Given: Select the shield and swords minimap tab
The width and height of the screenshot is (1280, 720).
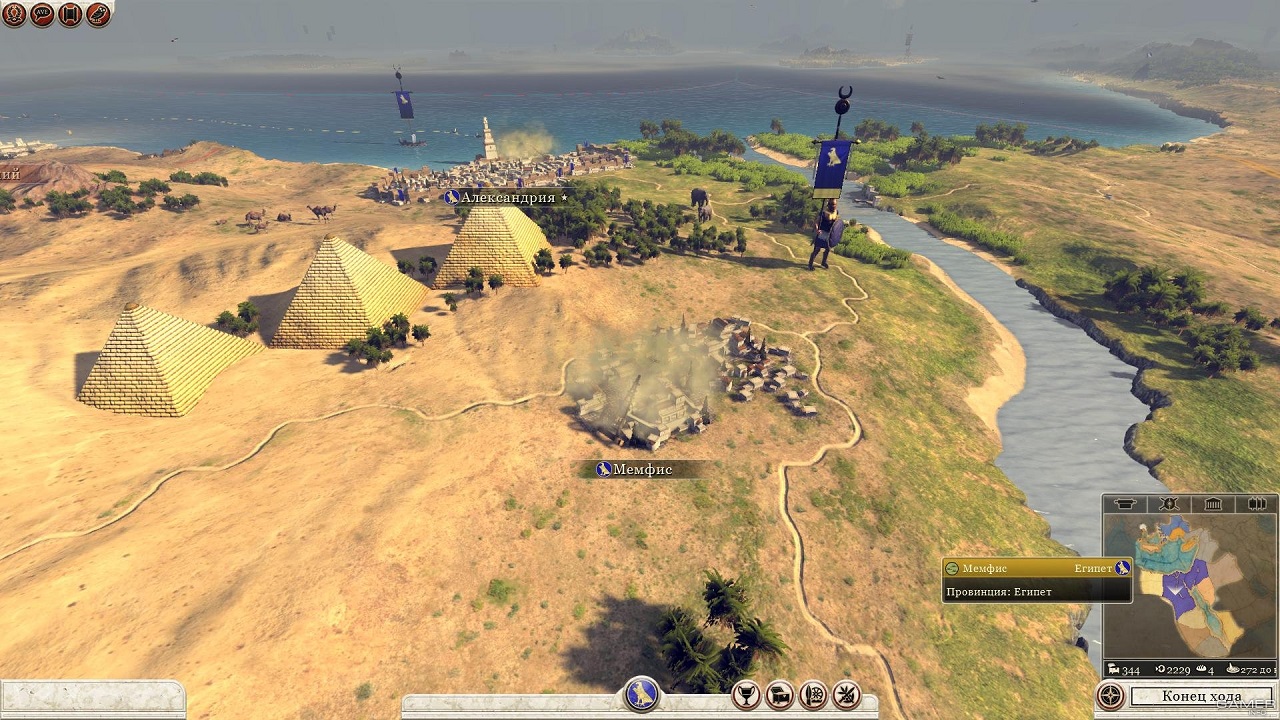Looking at the screenshot, I should [1168, 504].
